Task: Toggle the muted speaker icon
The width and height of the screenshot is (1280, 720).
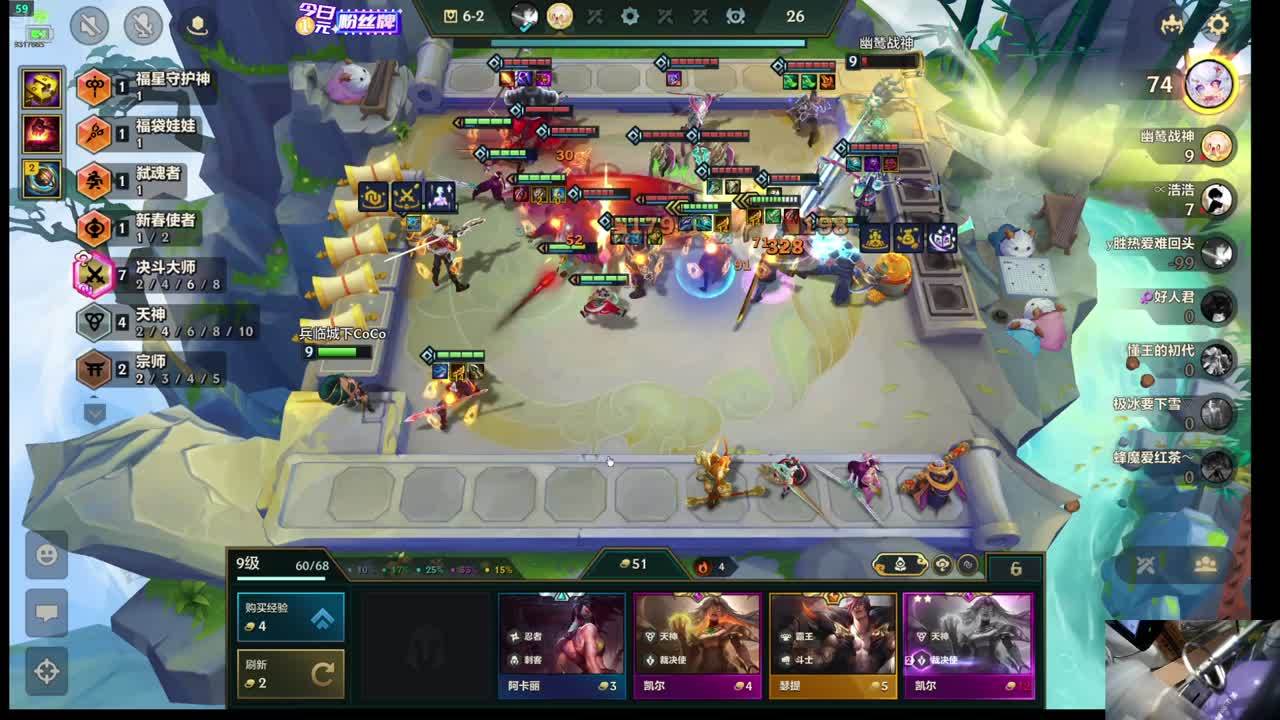Action: coord(89,25)
